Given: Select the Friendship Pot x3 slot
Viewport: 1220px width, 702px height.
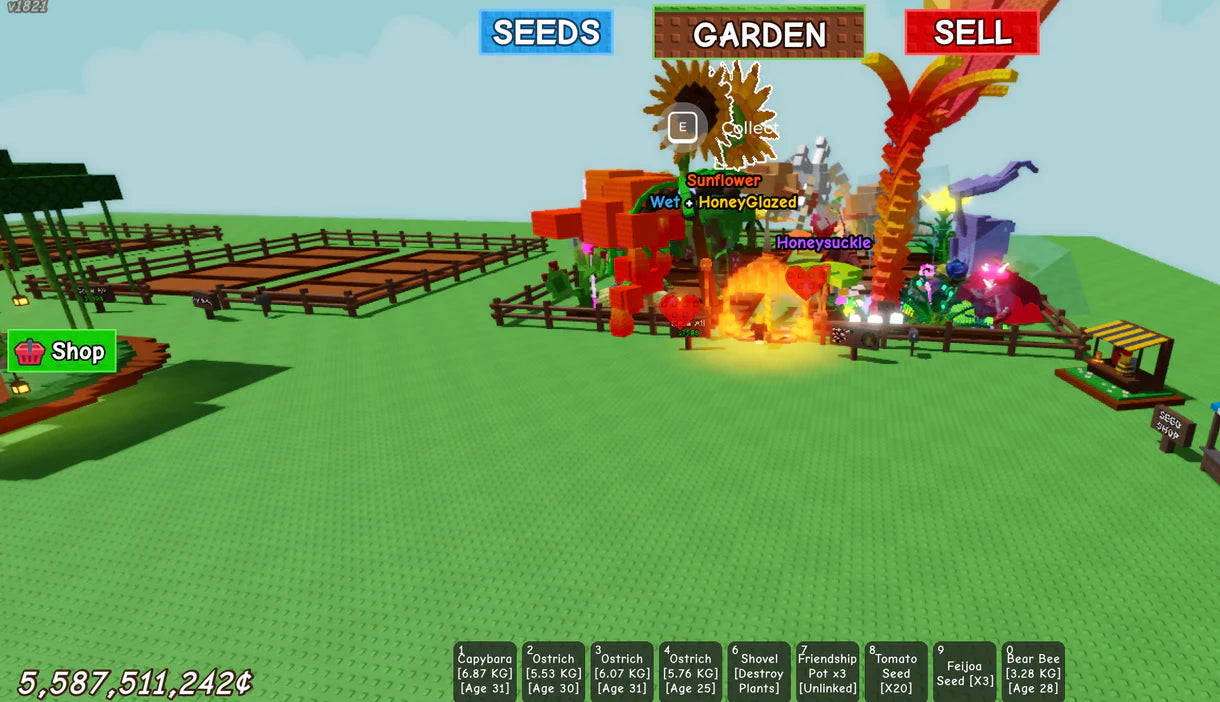Looking at the screenshot, I should 827,672.
